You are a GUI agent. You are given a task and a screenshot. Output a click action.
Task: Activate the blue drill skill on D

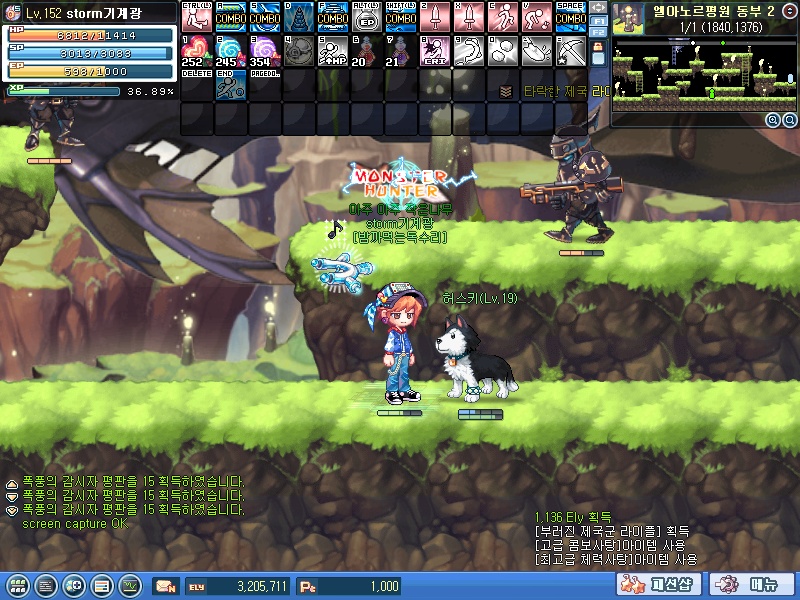click(x=298, y=16)
